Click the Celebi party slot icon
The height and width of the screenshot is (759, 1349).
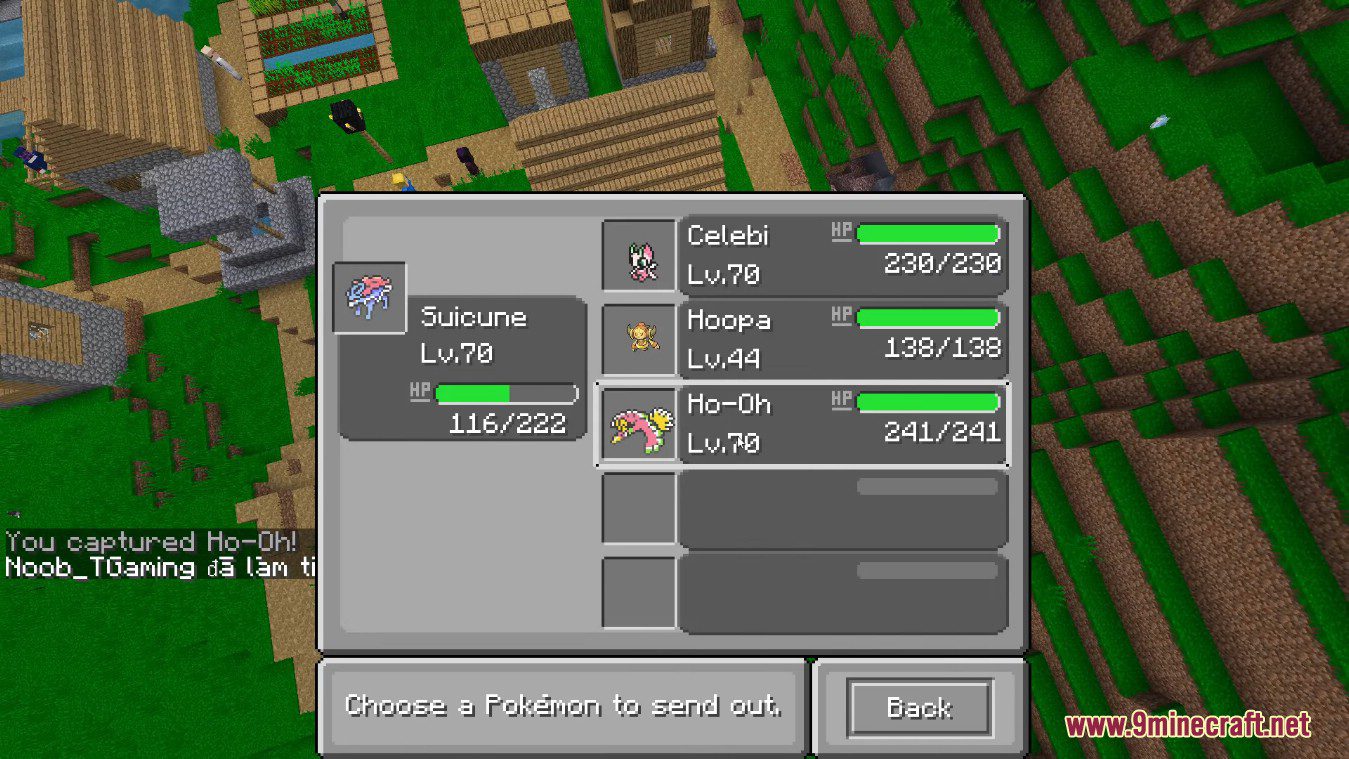pos(639,253)
